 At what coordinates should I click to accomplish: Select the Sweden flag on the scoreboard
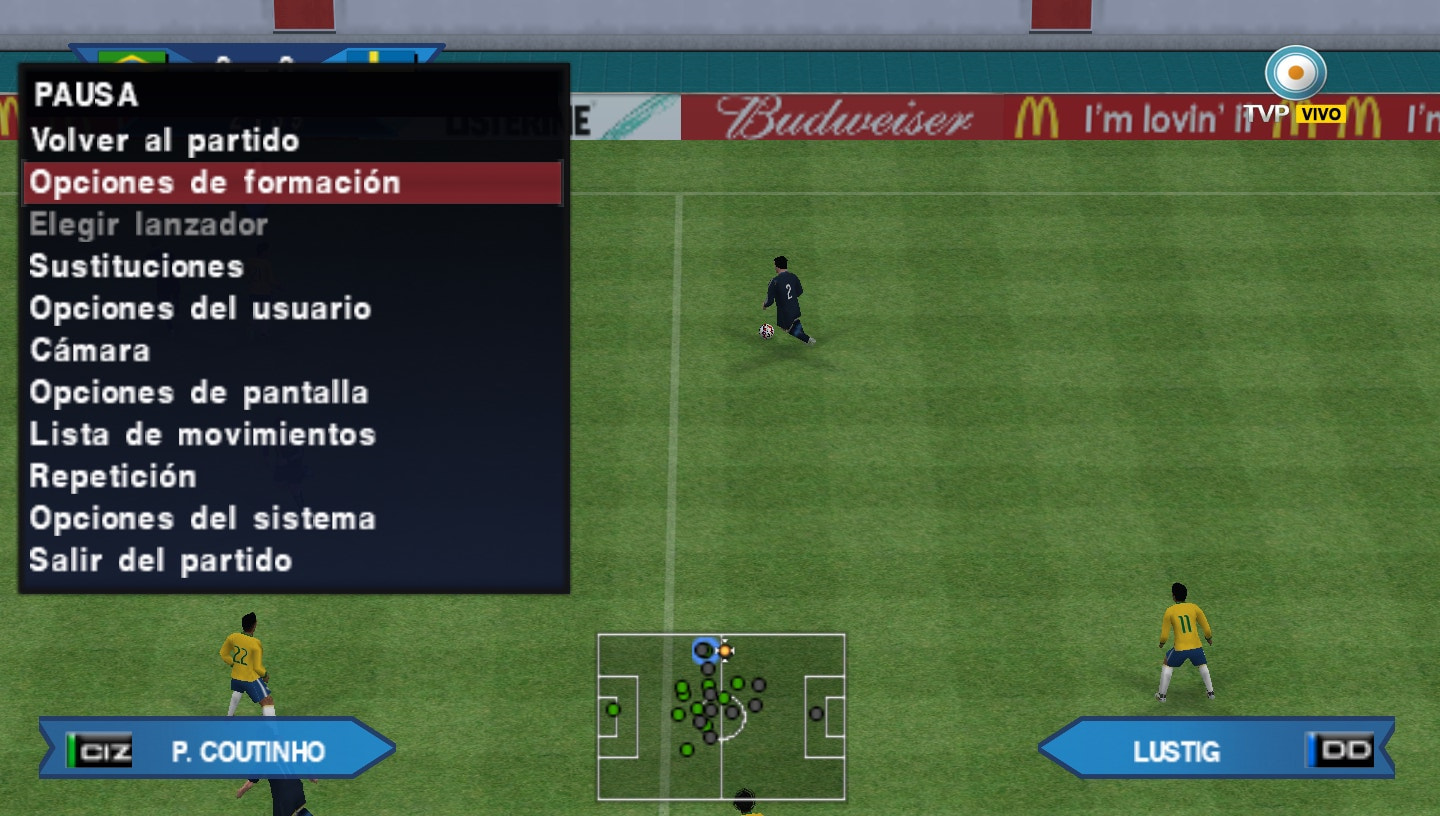click(x=380, y=58)
